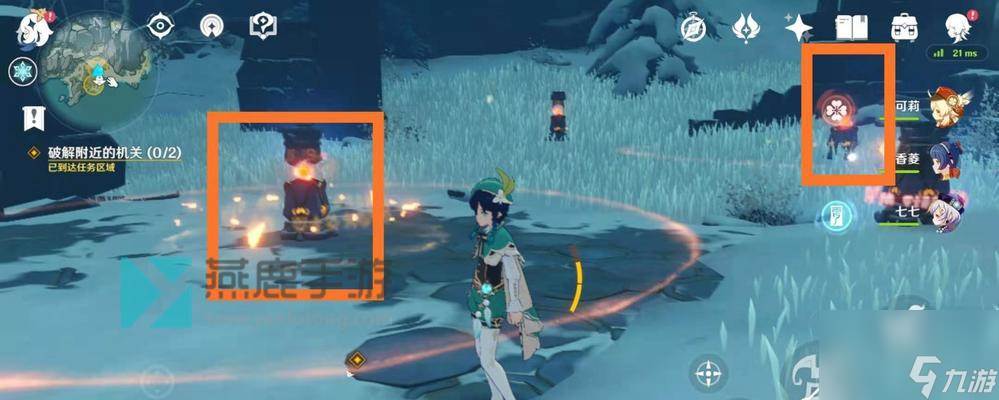999x400 pixels.
Task: Tap the round arrow icon beside elemental sight
Action: point(211,27)
